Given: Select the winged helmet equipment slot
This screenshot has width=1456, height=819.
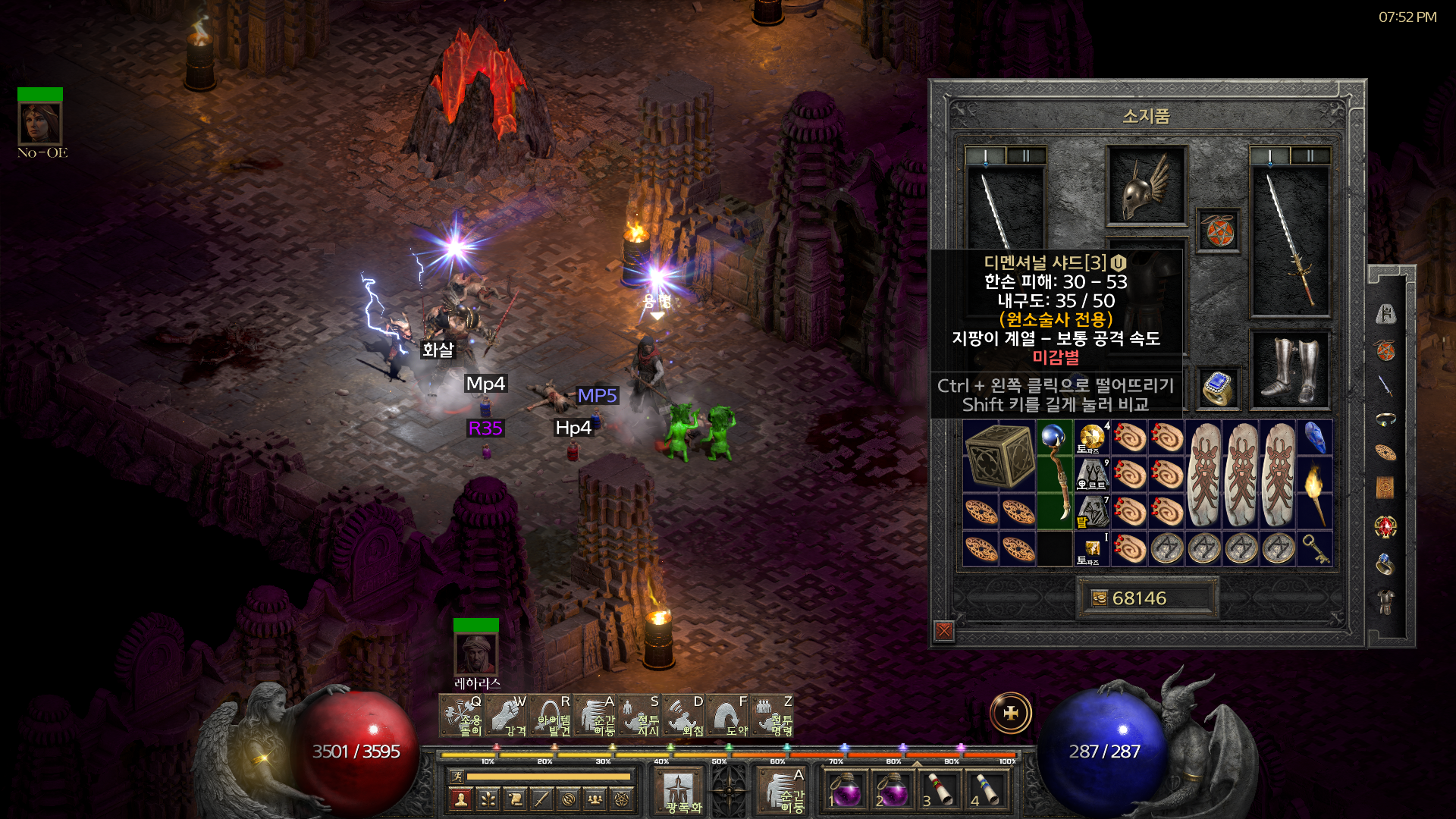Looking at the screenshot, I should click(1146, 186).
